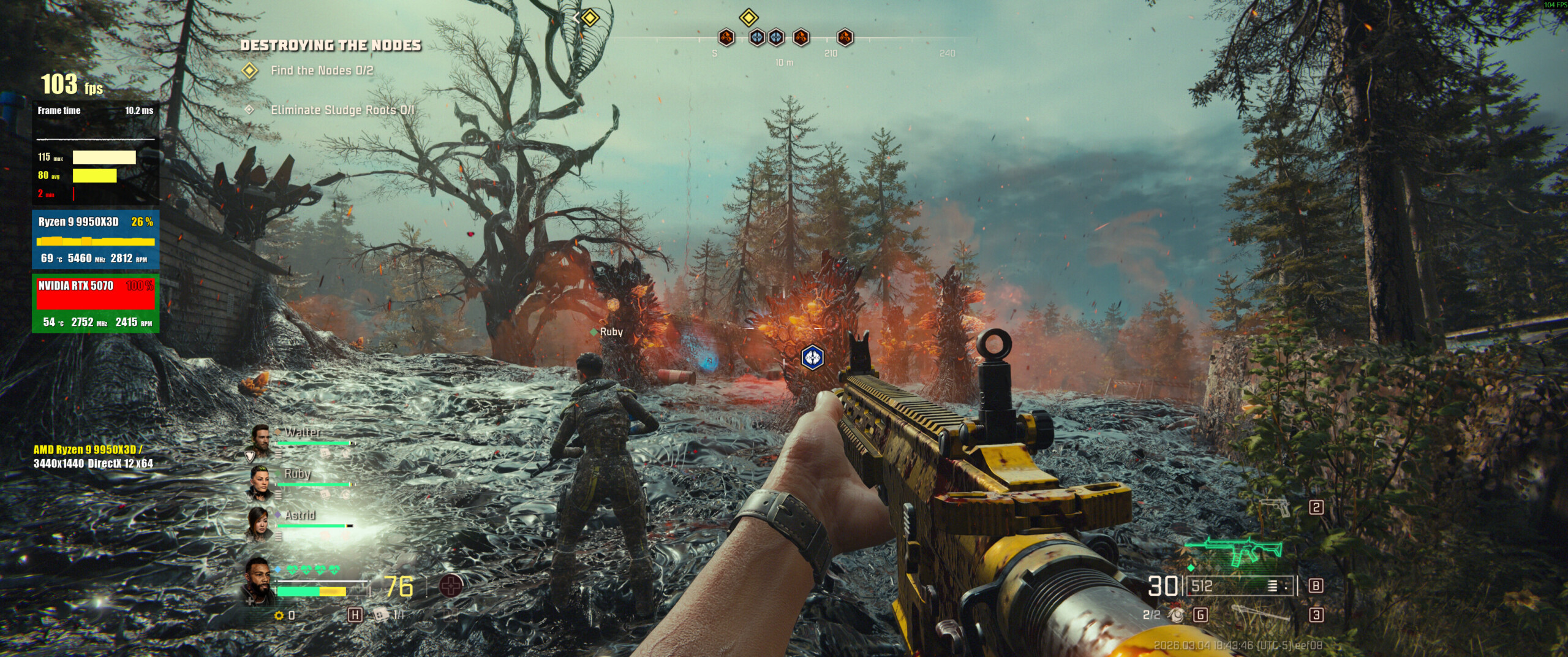The width and height of the screenshot is (1568, 657).
Task: Select the "Find the Nodes" objective entry
Action: 322,70
